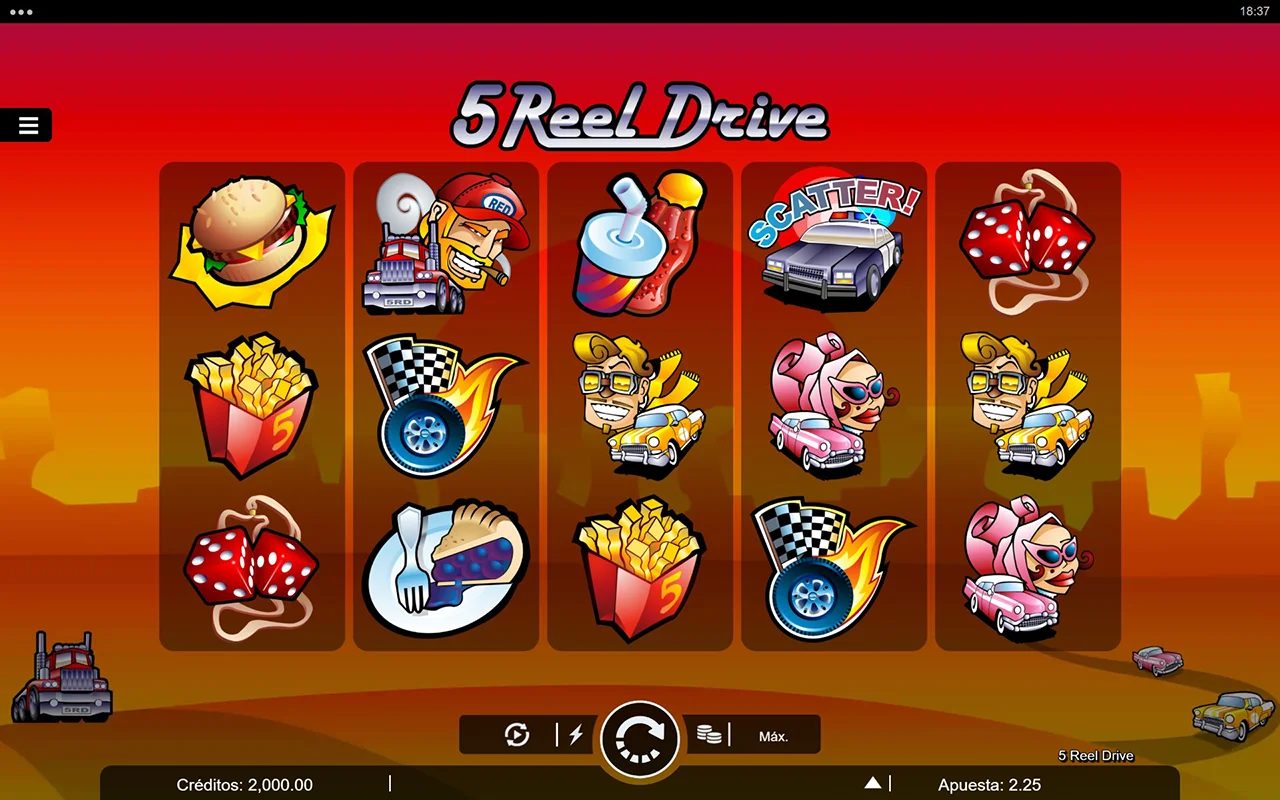Viewport: 1280px width, 800px height.
Task: Spin the reels with the circular arrow button
Action: coord(640,739)
